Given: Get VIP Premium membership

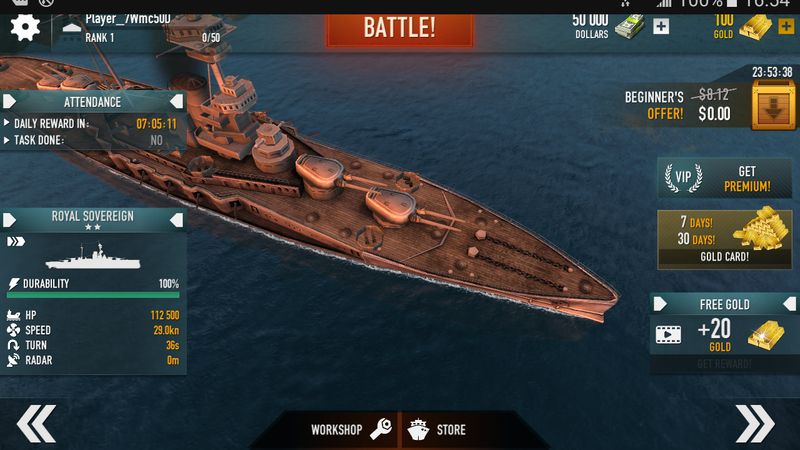Looking at the screenshot, I should click(722, 178).
